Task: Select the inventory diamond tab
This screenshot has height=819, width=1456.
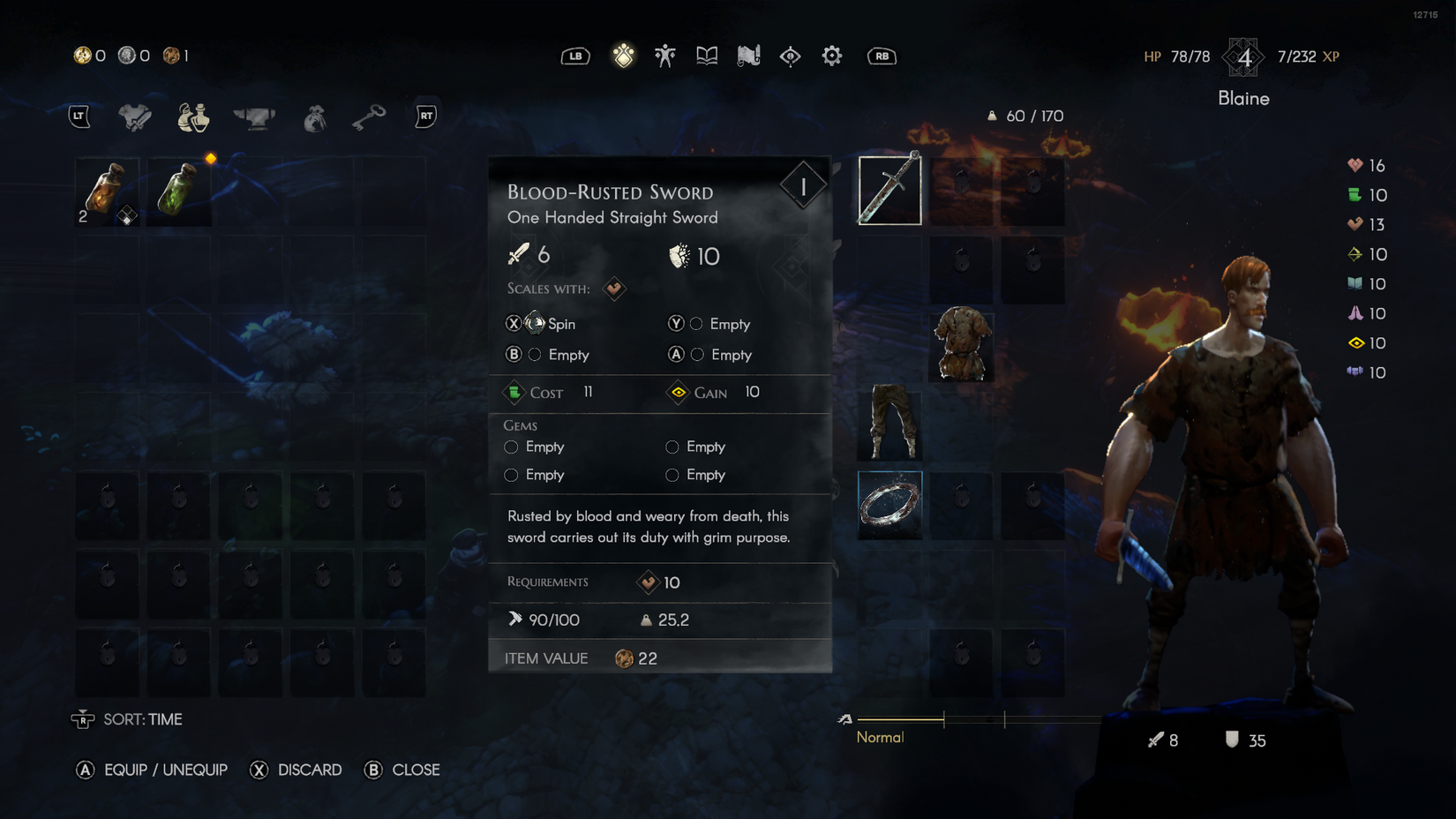Action: coord(624,56)
